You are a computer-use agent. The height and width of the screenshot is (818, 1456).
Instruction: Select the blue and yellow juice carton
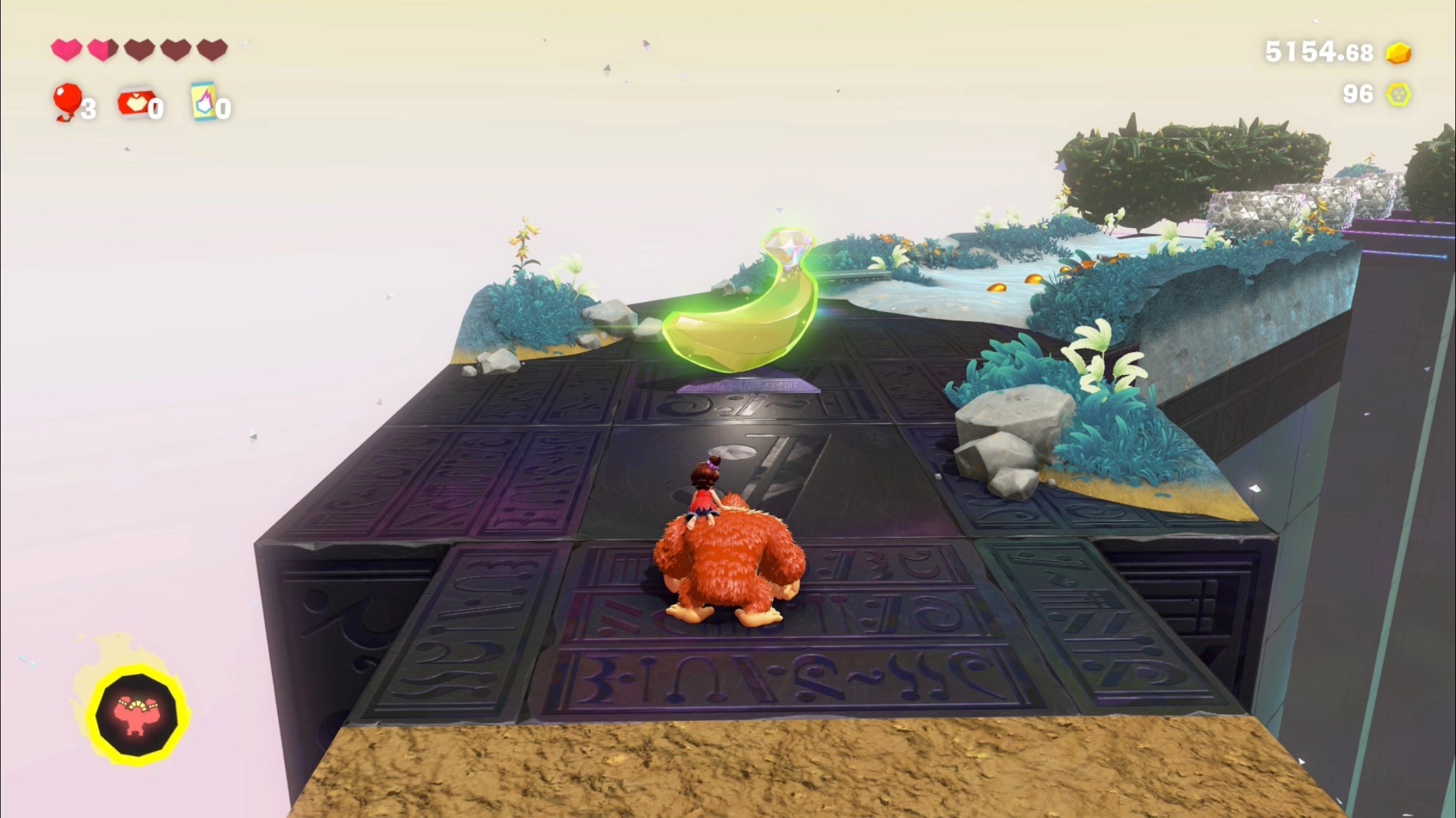pyautogui.click(x=204, y=101)
